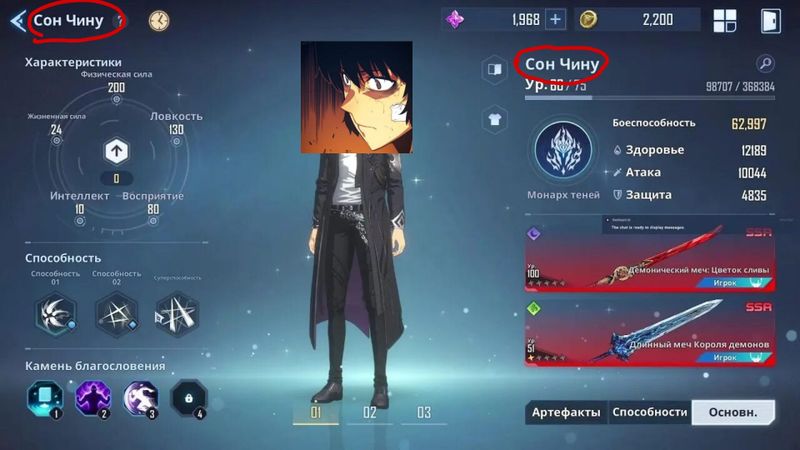Image resolution: width=800 pixels, height=450 pixels.
Task: Select blessing stone slot 1
Action: click(x=43, y=398)
